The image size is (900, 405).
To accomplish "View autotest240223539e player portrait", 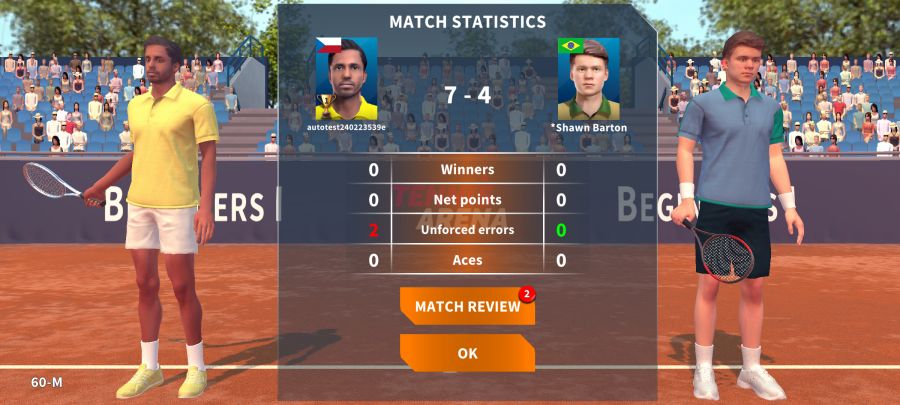I will coord(346,79).
